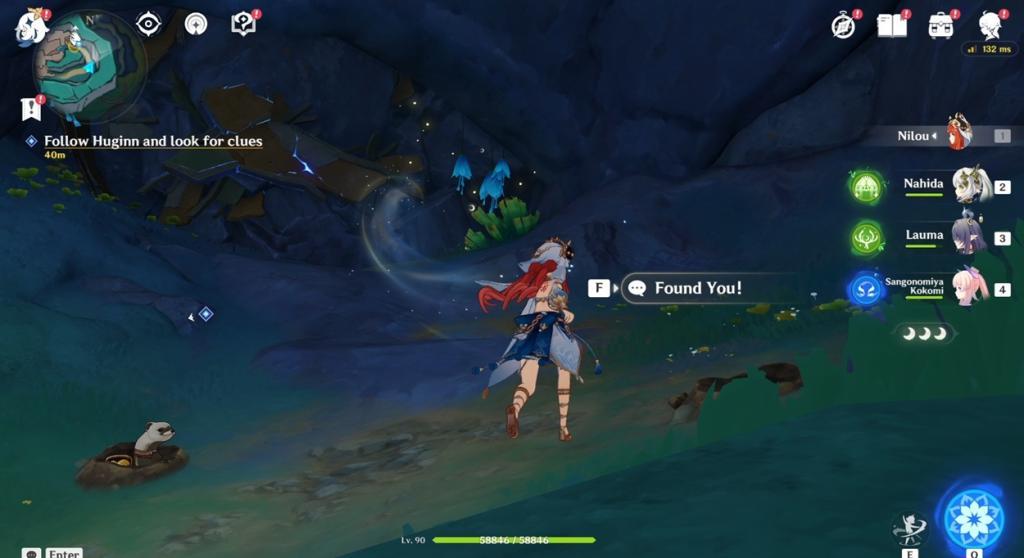Image resolution: width=1024 pixels, height=558 pixels.
Task: Select the eye-shaped icon near the minimap
Action: tap(149, 23)
